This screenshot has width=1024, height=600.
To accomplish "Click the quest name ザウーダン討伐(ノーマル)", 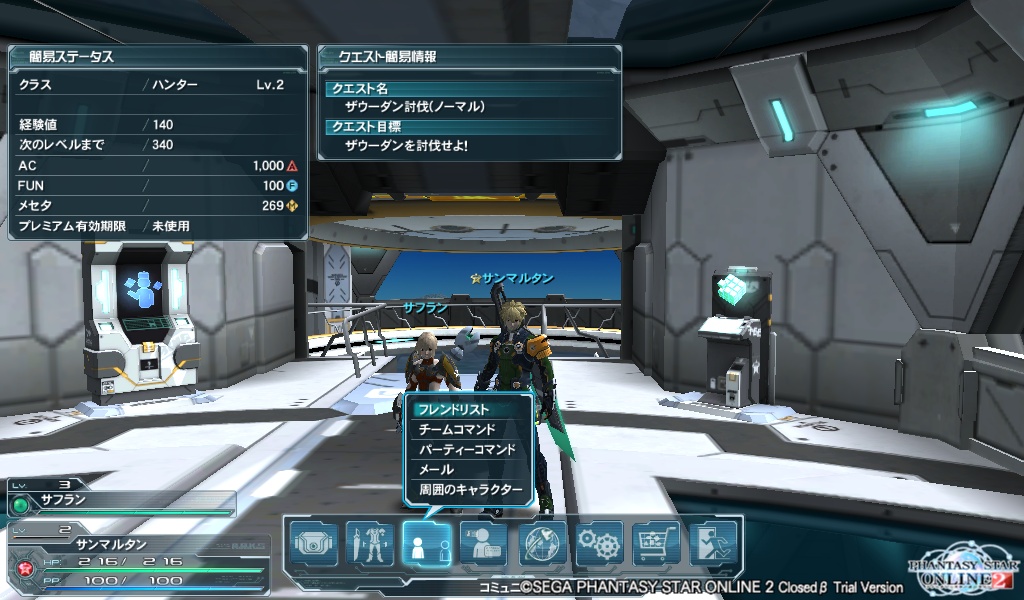I will pyautogui.click(x=414, y=106).
